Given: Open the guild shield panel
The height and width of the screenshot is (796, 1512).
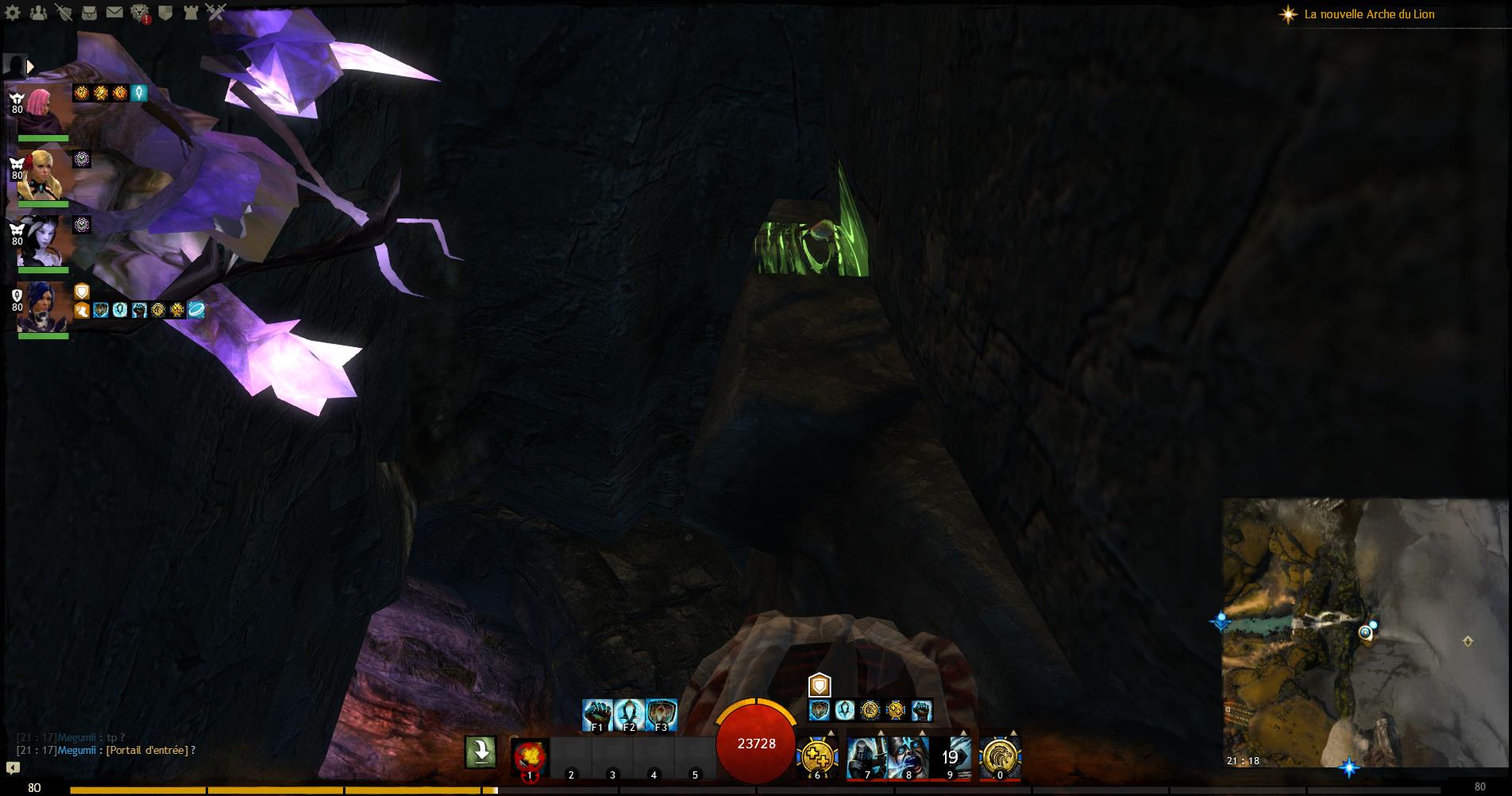Looking at the screenshot, I should point(165,12).
